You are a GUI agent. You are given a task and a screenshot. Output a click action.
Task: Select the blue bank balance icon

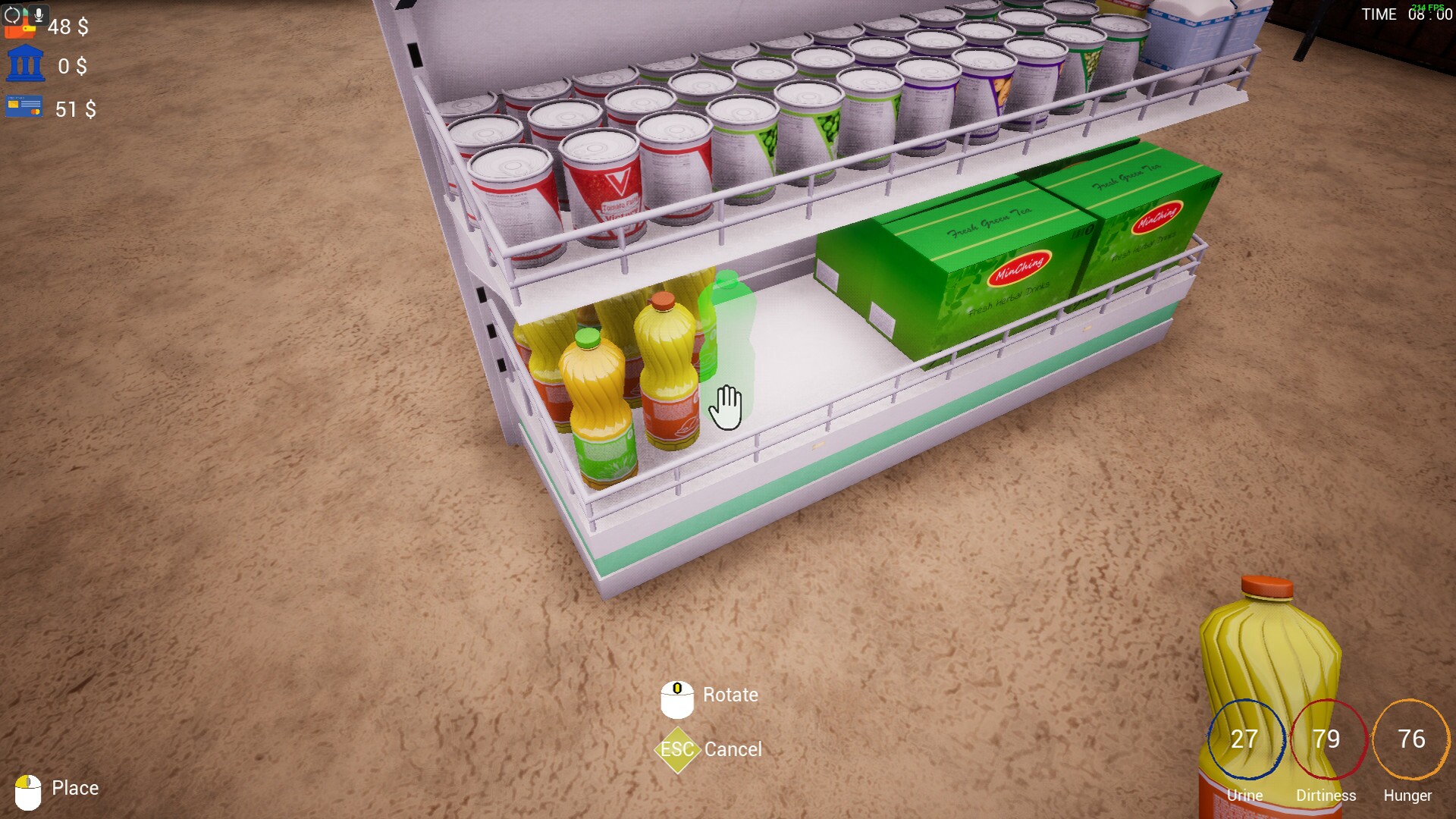pos(25,62)
